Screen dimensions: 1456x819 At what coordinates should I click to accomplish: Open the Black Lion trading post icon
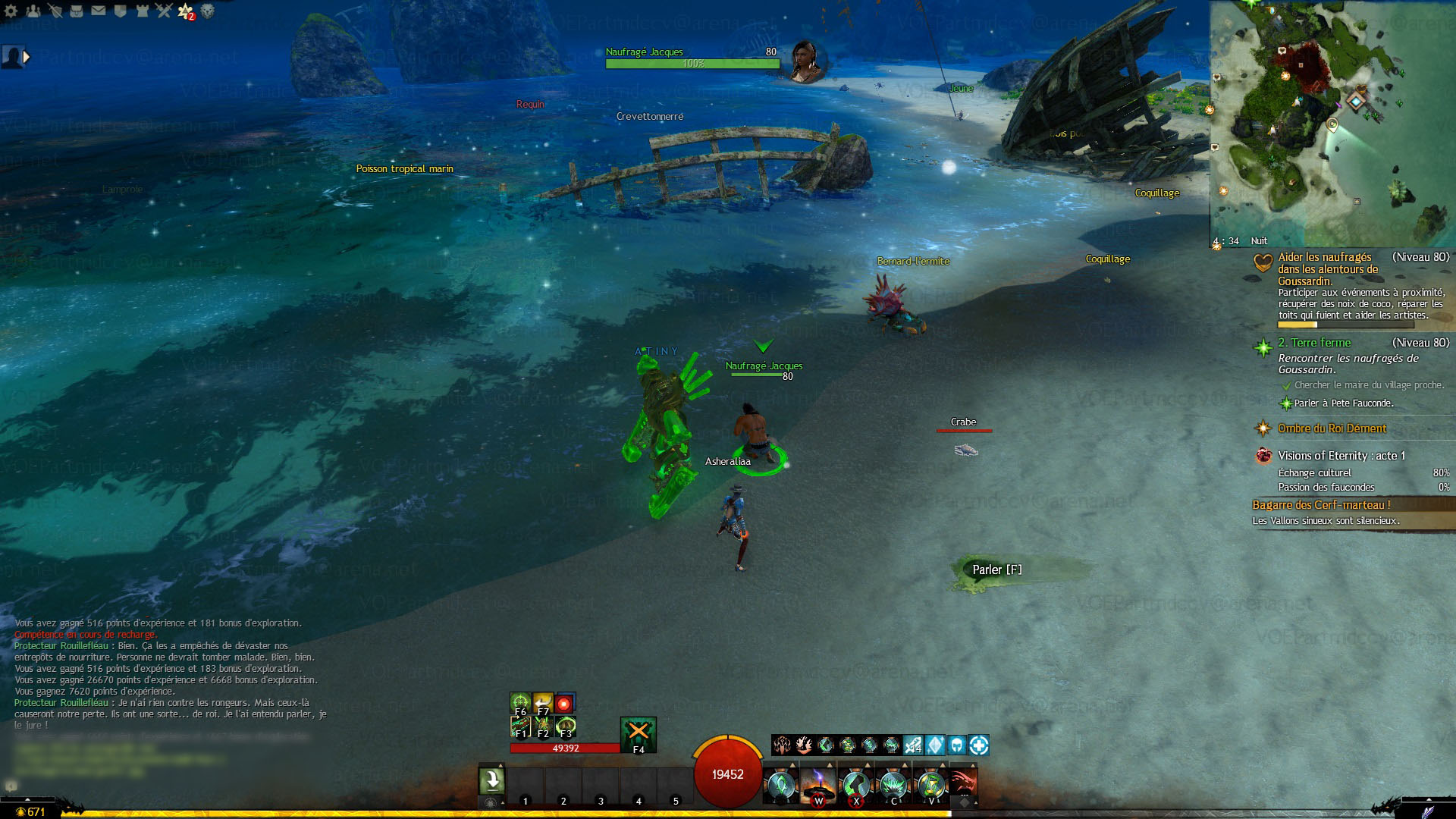[207, 11]
